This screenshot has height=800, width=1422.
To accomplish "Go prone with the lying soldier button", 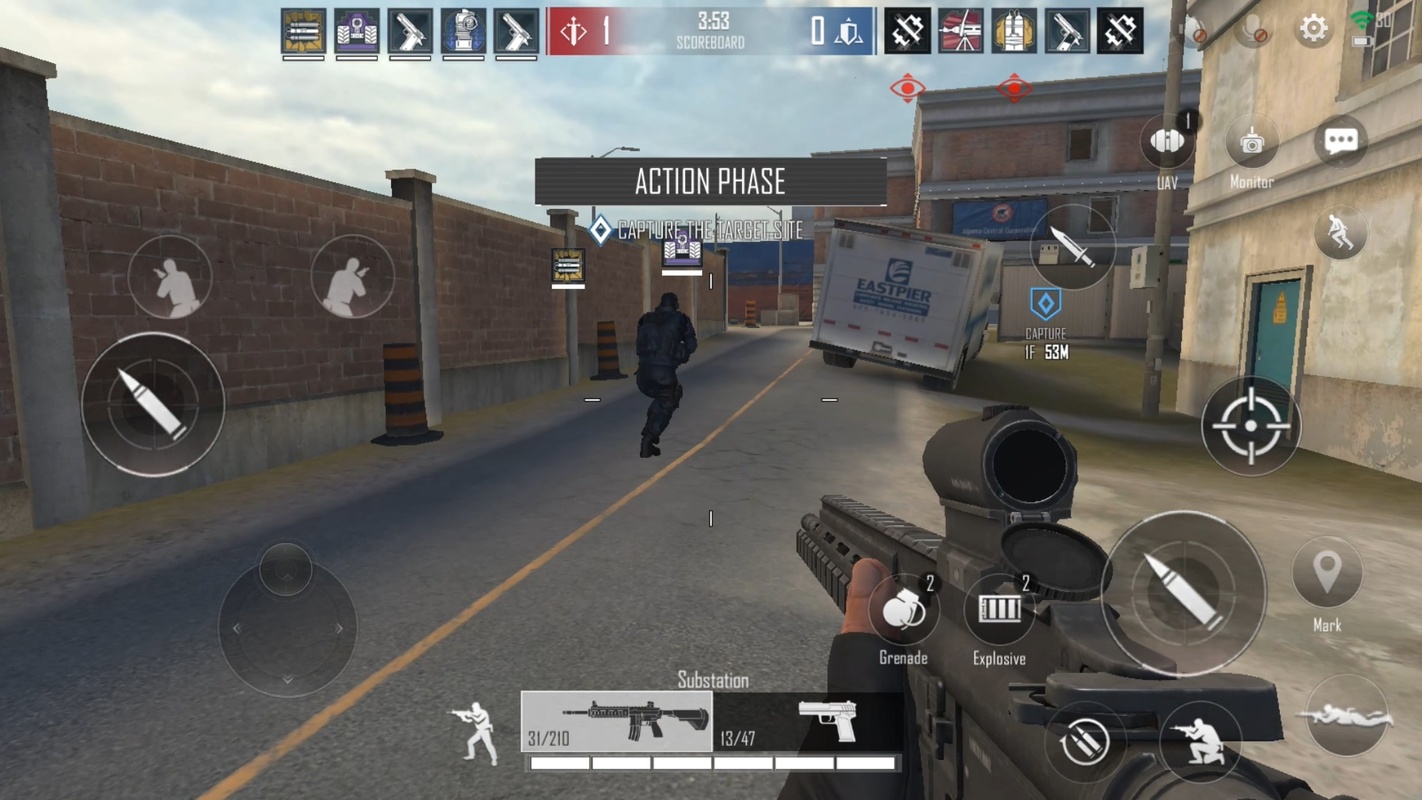I will tap(1346, 716).
